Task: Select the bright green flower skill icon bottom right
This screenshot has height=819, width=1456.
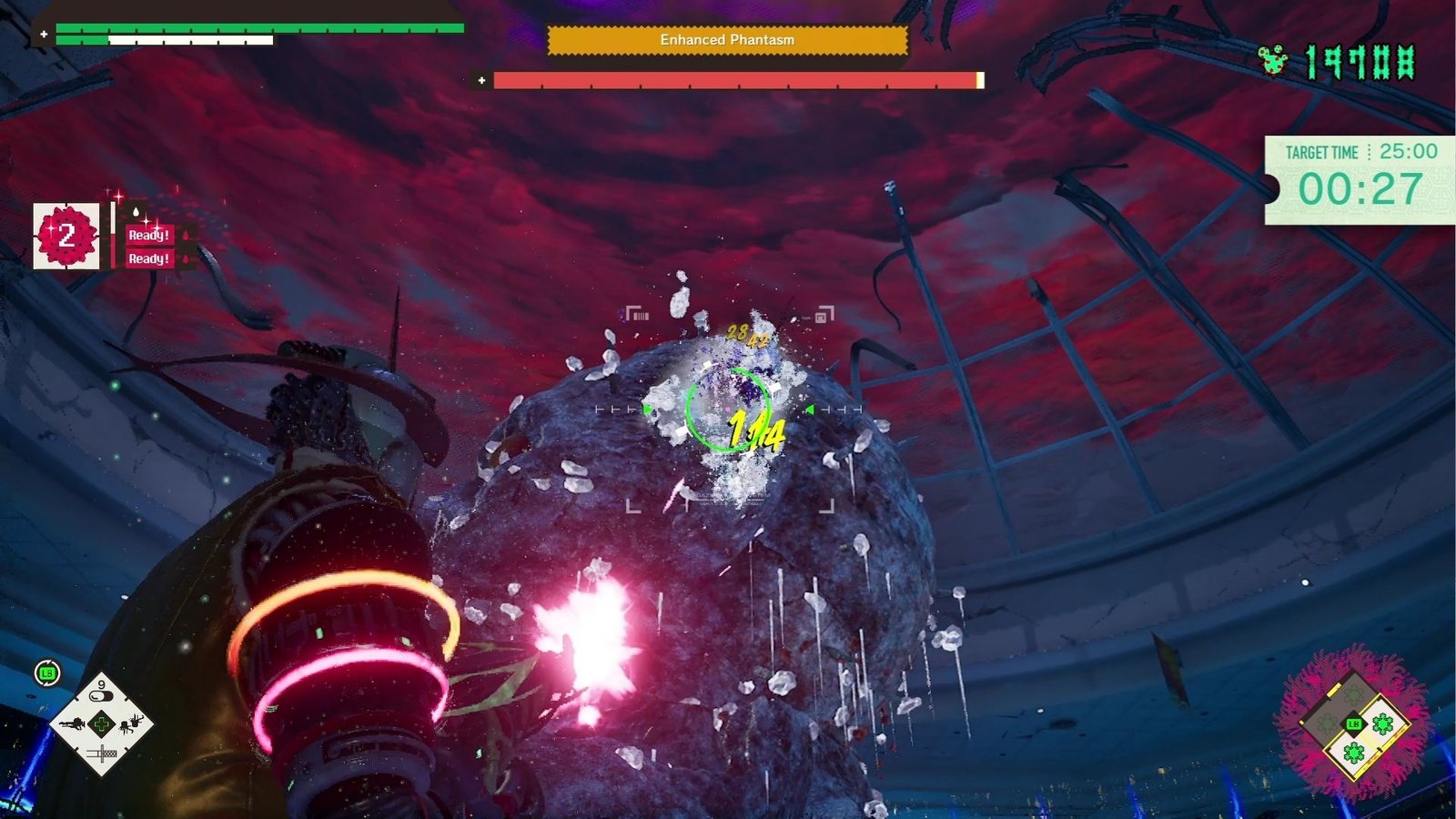Action: pyautogui.click(x=1382, y=723)
